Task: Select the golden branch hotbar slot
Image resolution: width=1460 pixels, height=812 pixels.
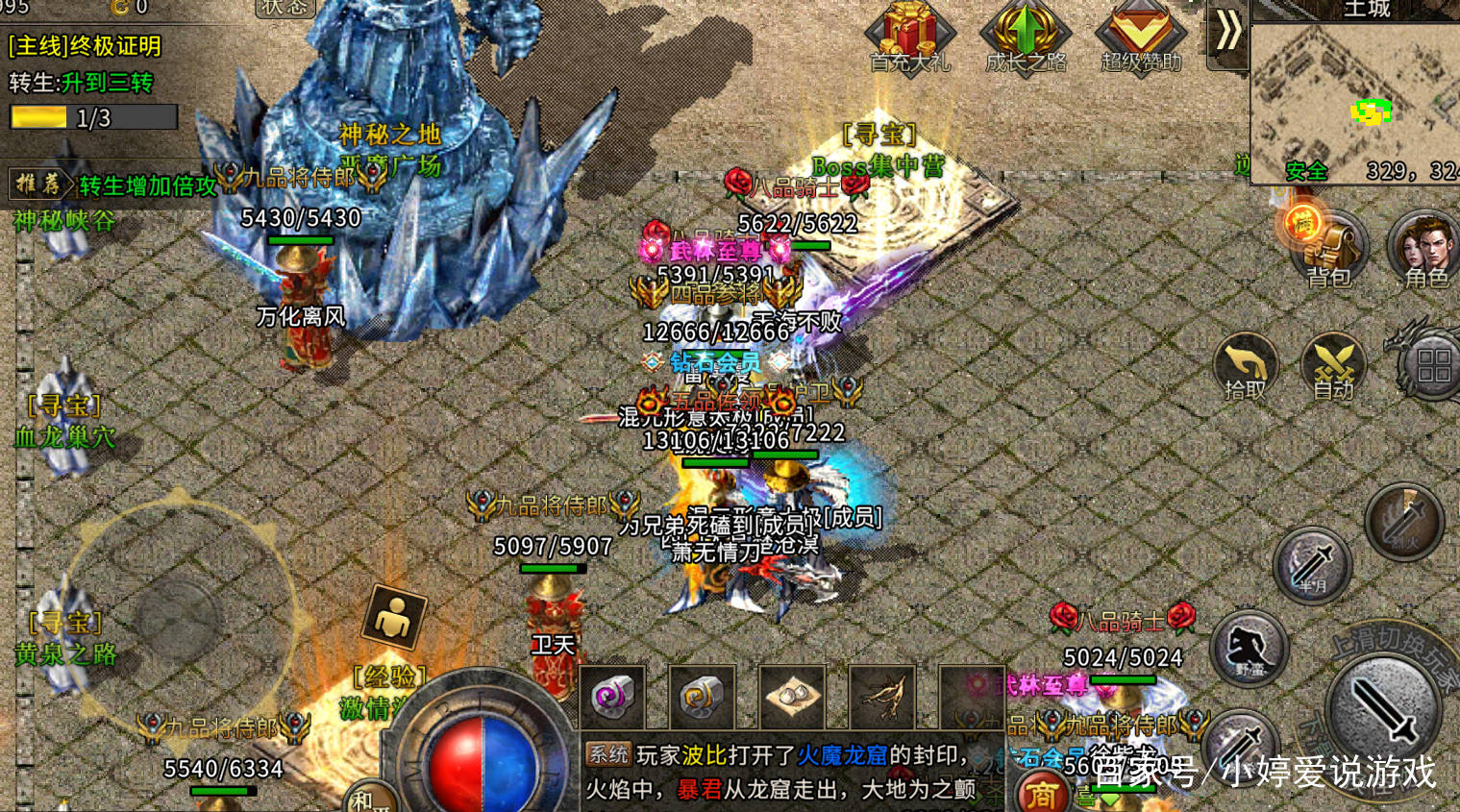Action: (x=881, y=696)
